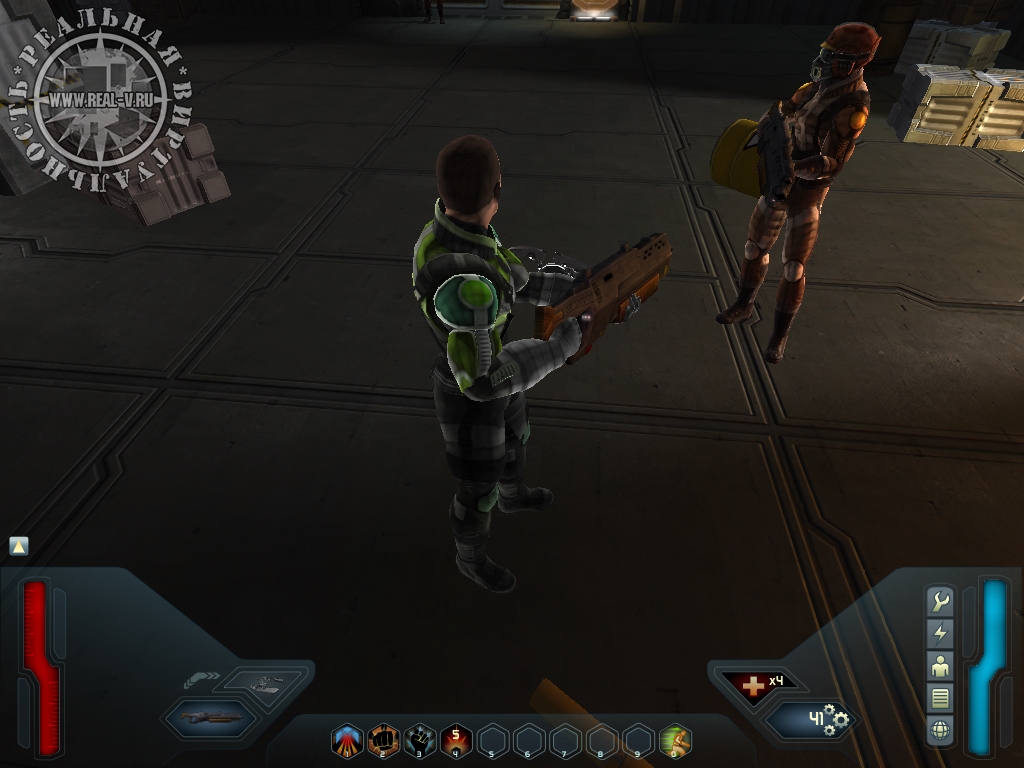1024x768 pixels.
Task: Open the lightning bolt powers panel
Action: [x=940, y=633]
